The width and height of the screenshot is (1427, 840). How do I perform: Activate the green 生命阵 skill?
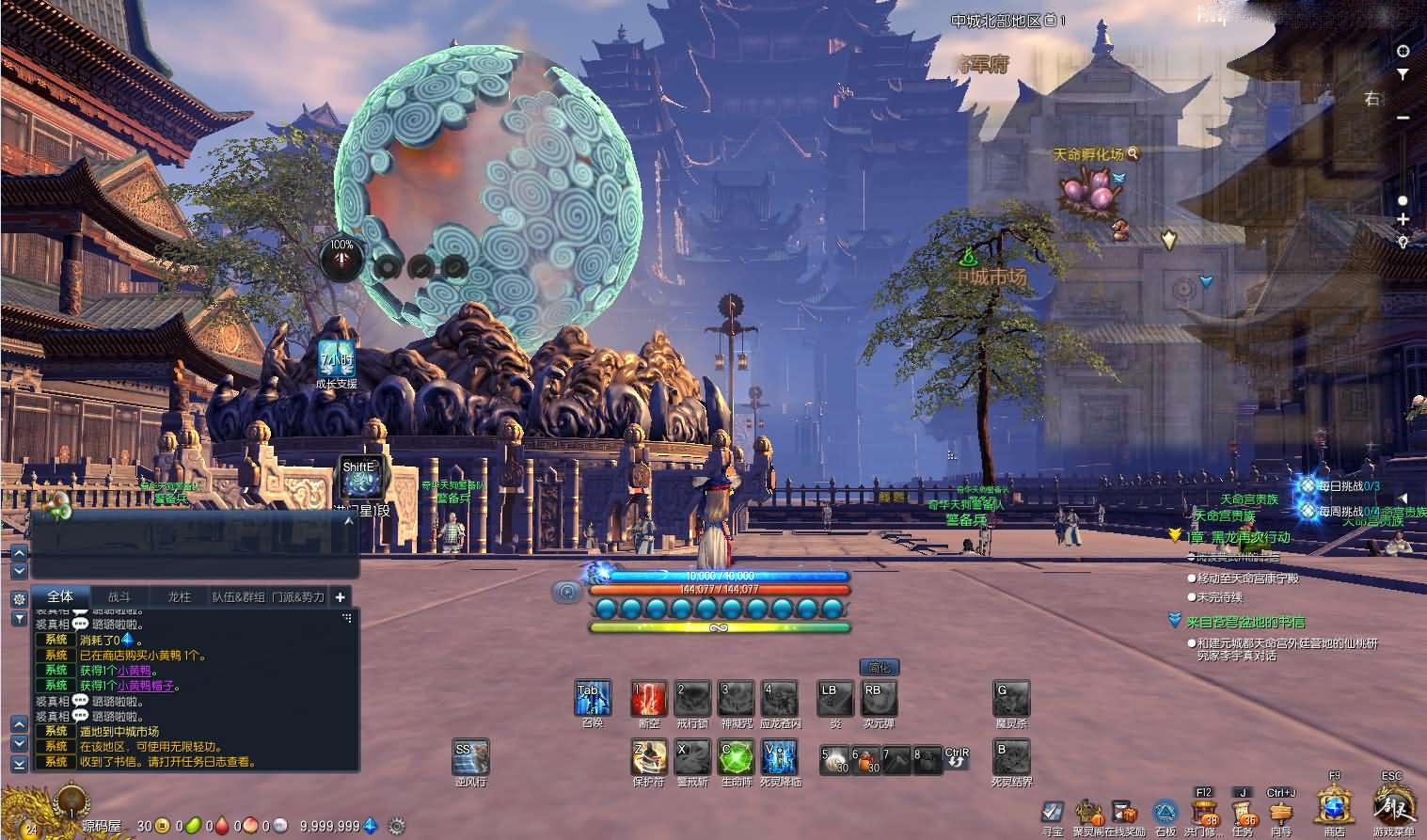737,758
